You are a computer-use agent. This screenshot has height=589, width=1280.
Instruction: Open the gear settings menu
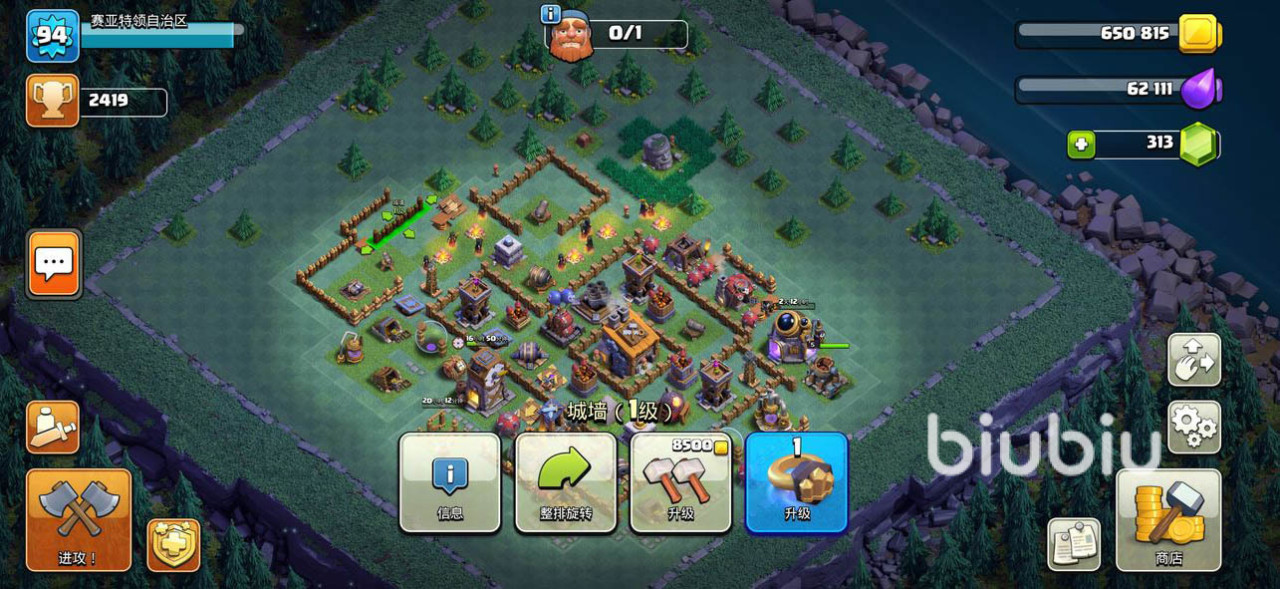pos(1194,427)
